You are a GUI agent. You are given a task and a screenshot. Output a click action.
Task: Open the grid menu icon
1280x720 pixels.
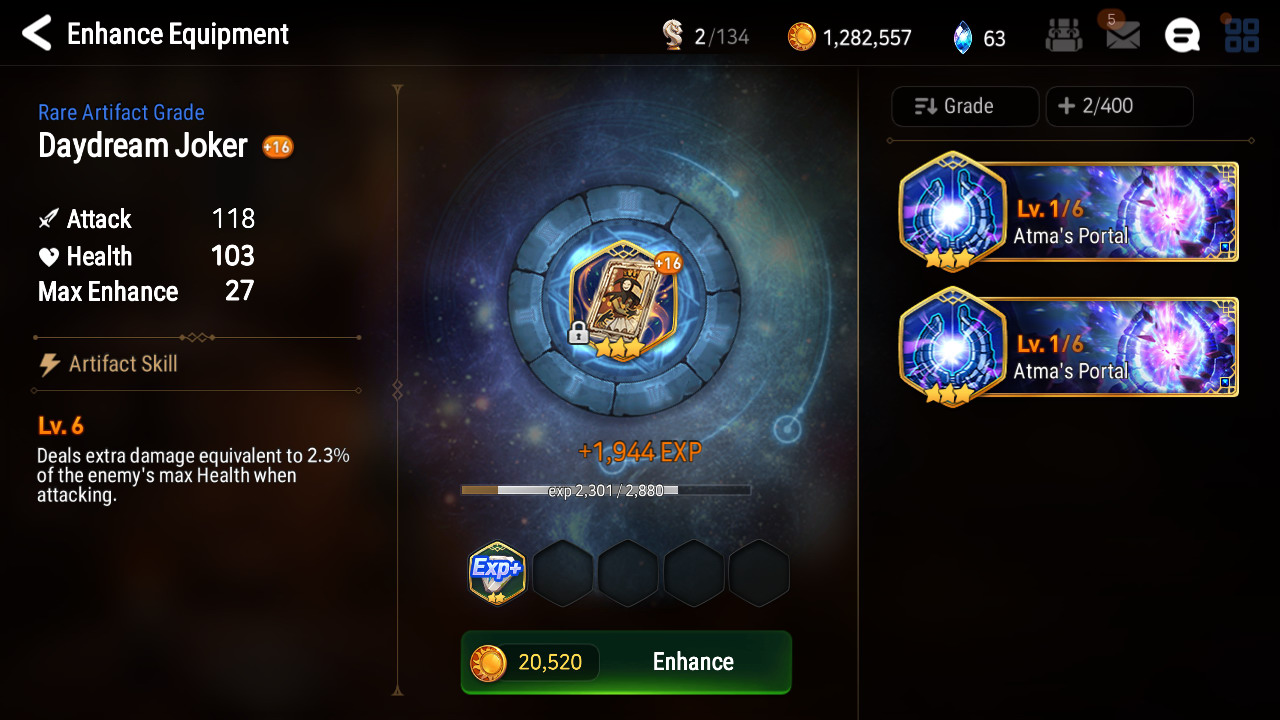point(1241,36)
